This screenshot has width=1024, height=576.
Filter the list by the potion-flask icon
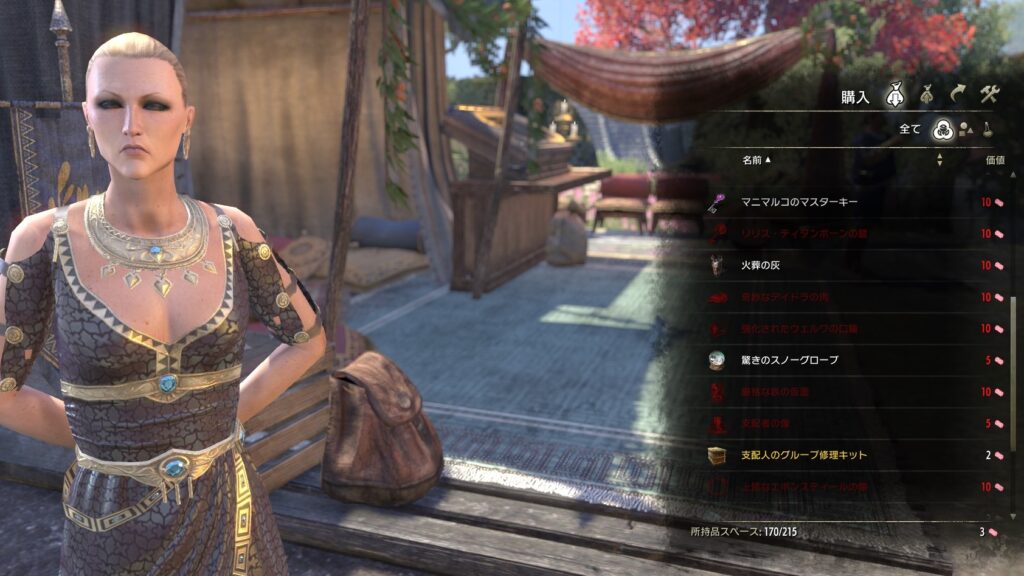(988, 129)
